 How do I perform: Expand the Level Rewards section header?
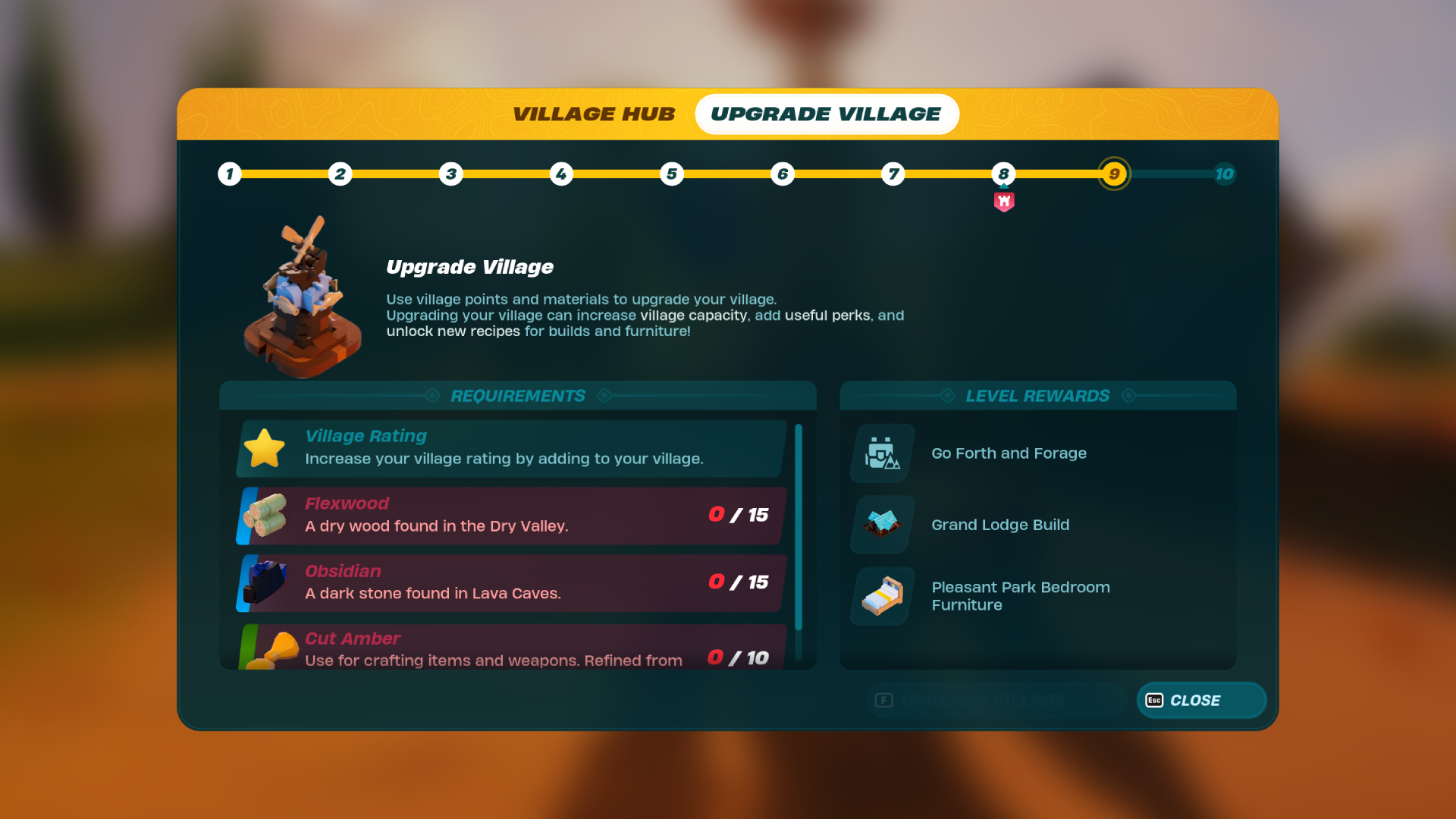(1037, 395)
